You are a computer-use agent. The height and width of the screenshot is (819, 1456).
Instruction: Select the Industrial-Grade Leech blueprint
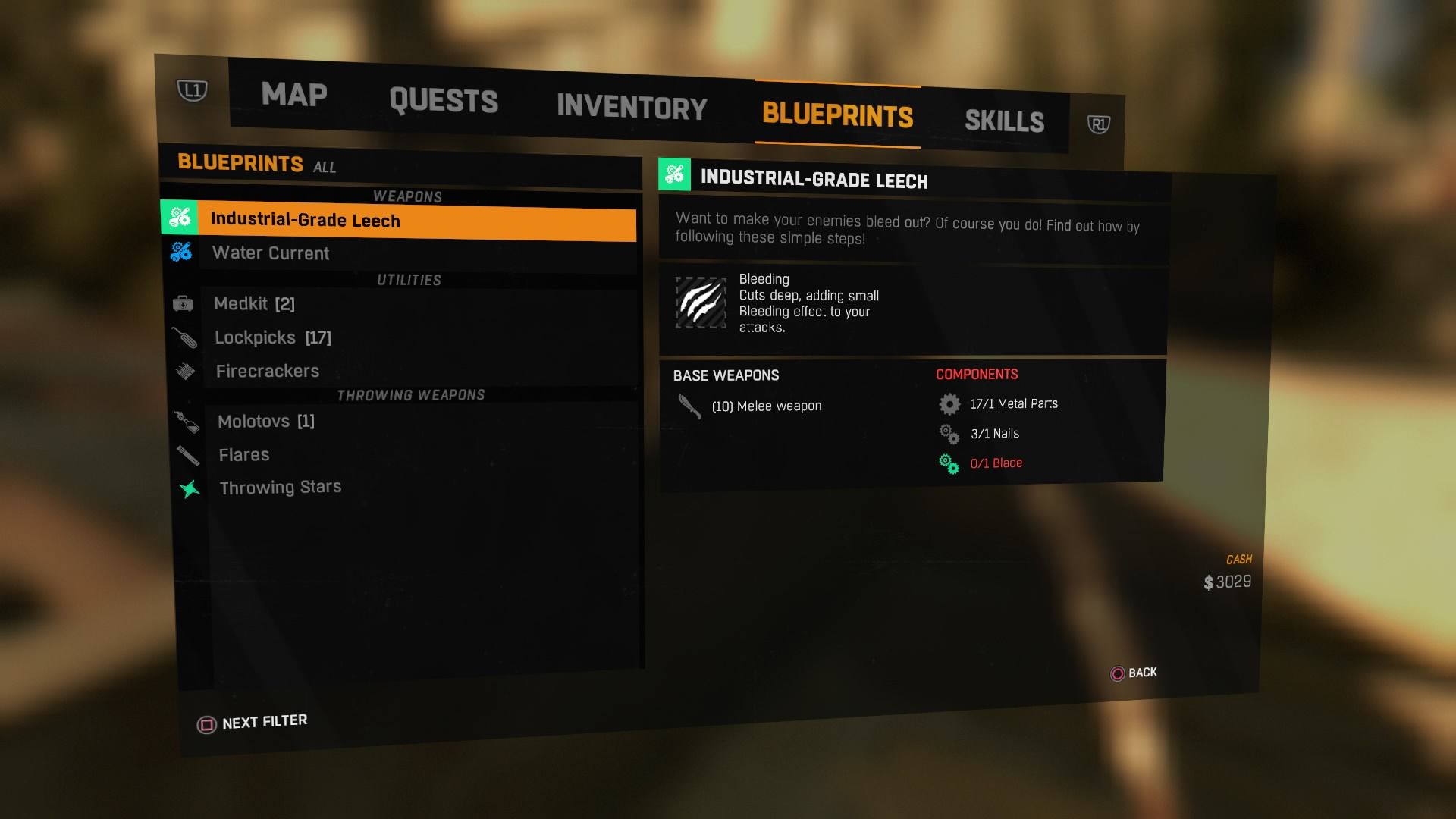click(305, 220)
